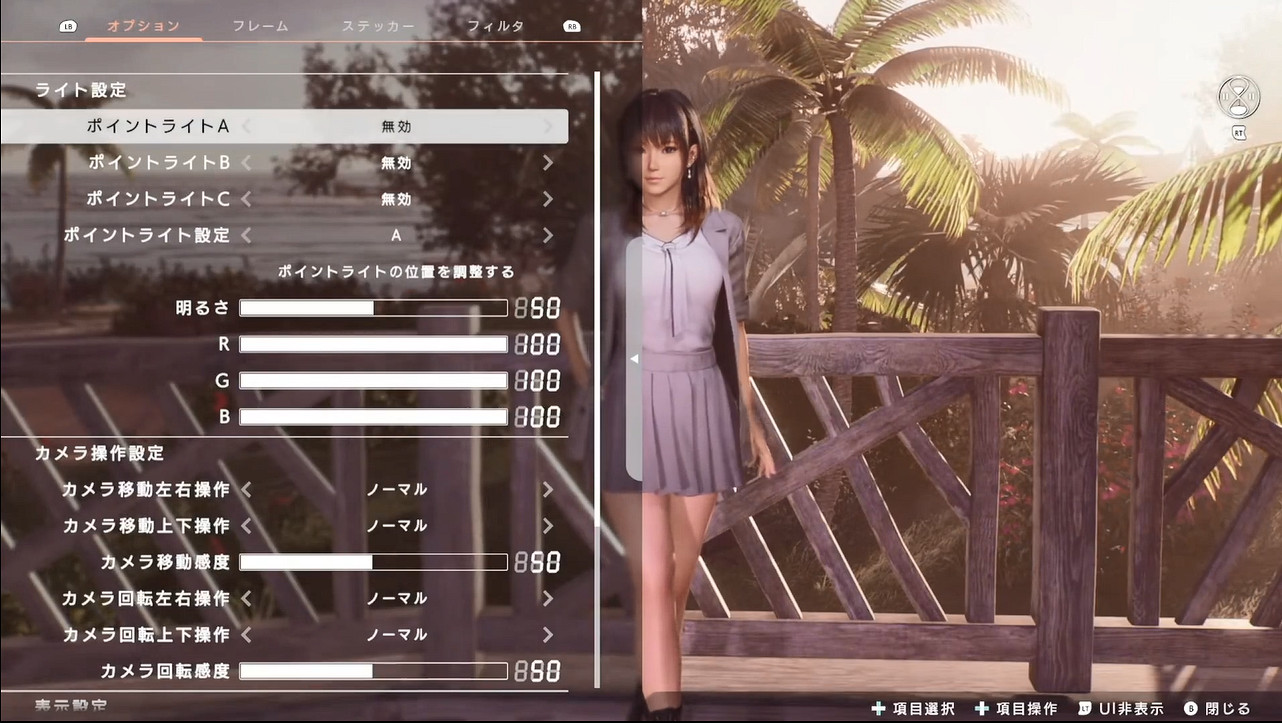Screen dimensions: 1282x723
Task: Click the hourglass time control icon
Action: [x=1238, y=97]
